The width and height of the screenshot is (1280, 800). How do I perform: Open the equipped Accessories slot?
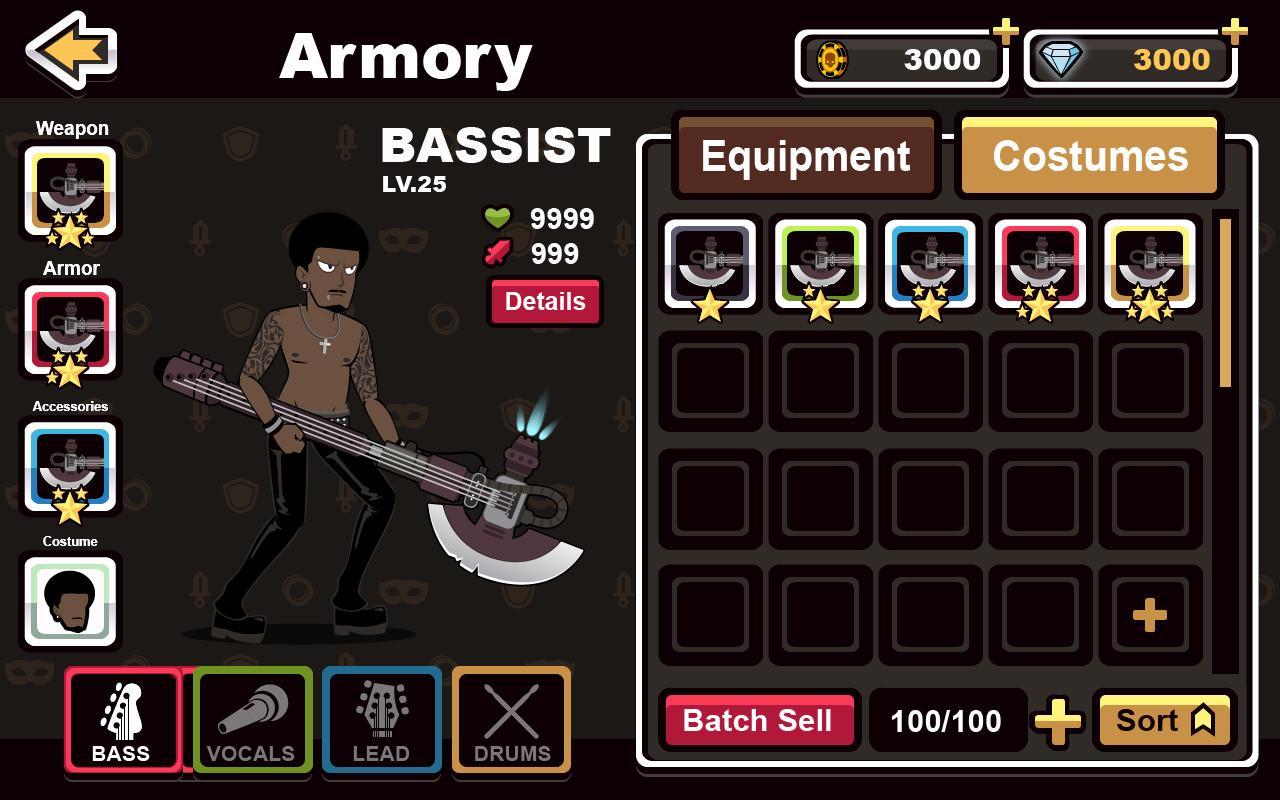click(x=70, y=466)
